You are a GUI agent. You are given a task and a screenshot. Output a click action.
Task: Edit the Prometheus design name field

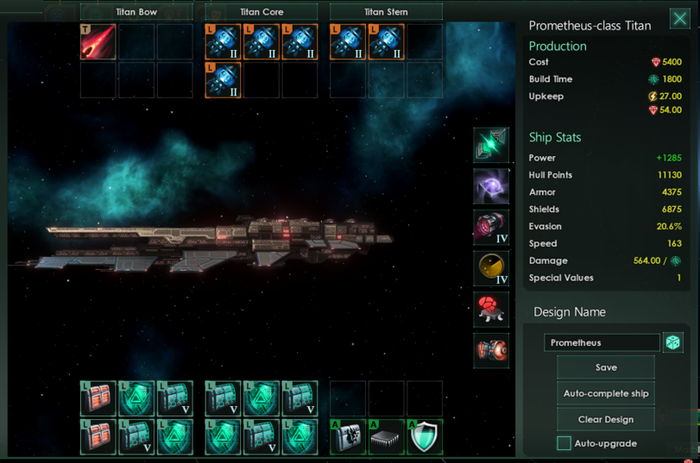click(602, 343)
